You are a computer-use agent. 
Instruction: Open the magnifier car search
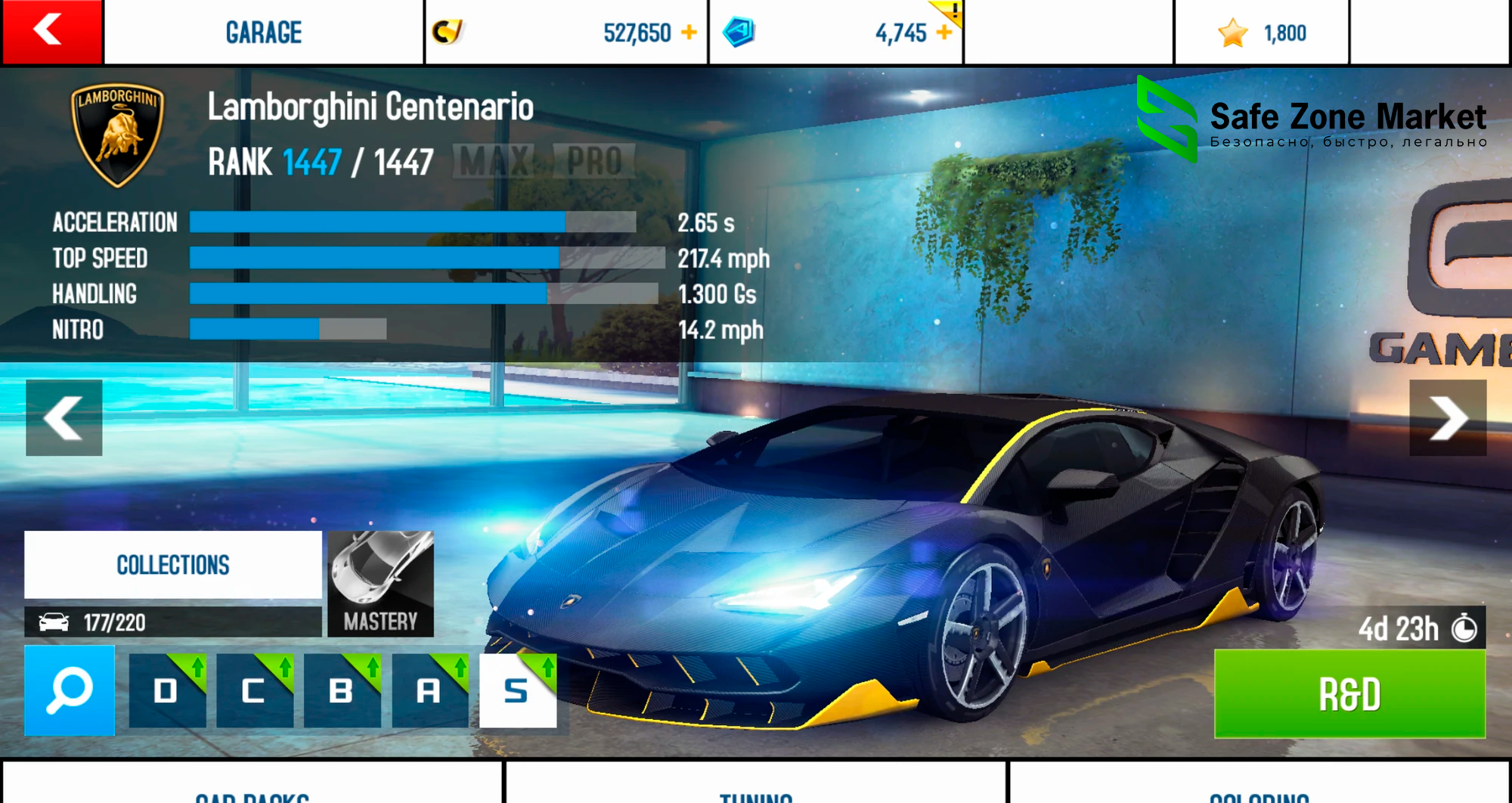pyautogui.click(x=70, y=690)
